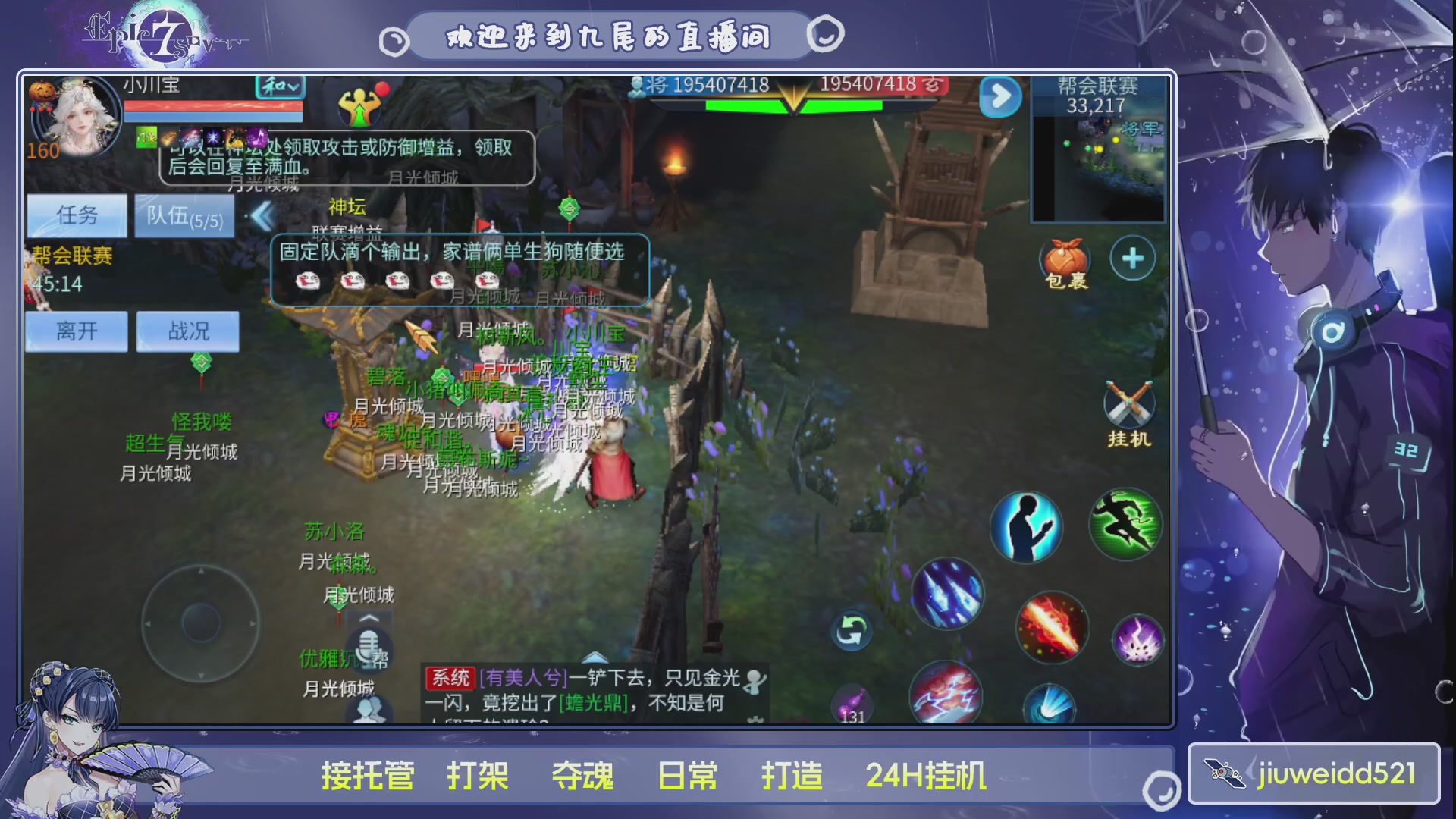Activate the meditation recovery skill
Image resolution: width=1456 pixels, height=819 pixels.
pyautogui.click(x=1025, y=527)
